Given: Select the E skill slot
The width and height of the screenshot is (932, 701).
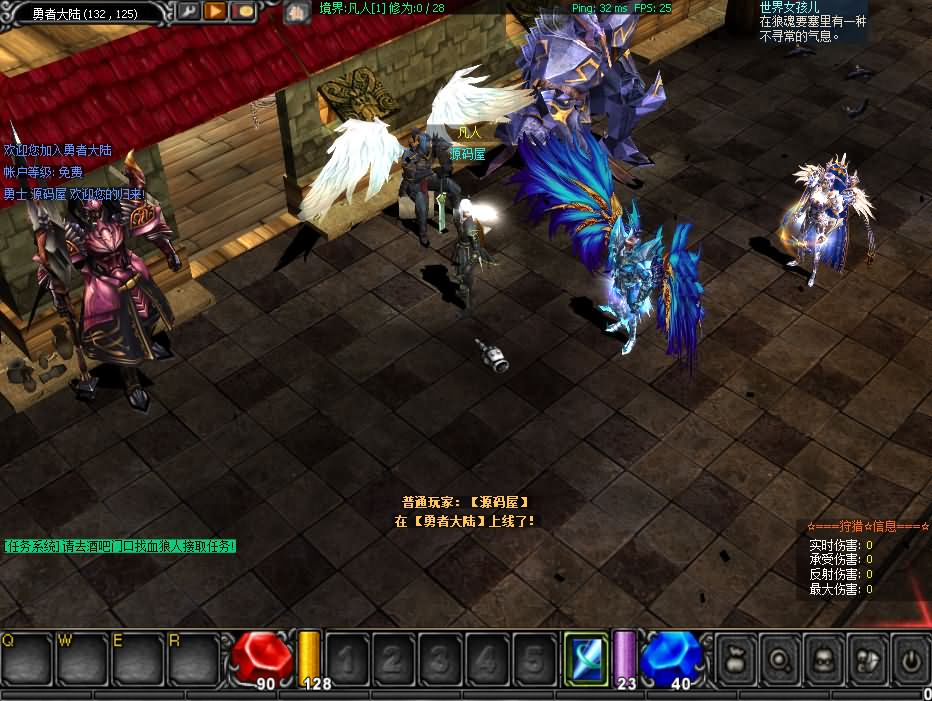Looking at the screenshot, I should [x=137, y=658].
